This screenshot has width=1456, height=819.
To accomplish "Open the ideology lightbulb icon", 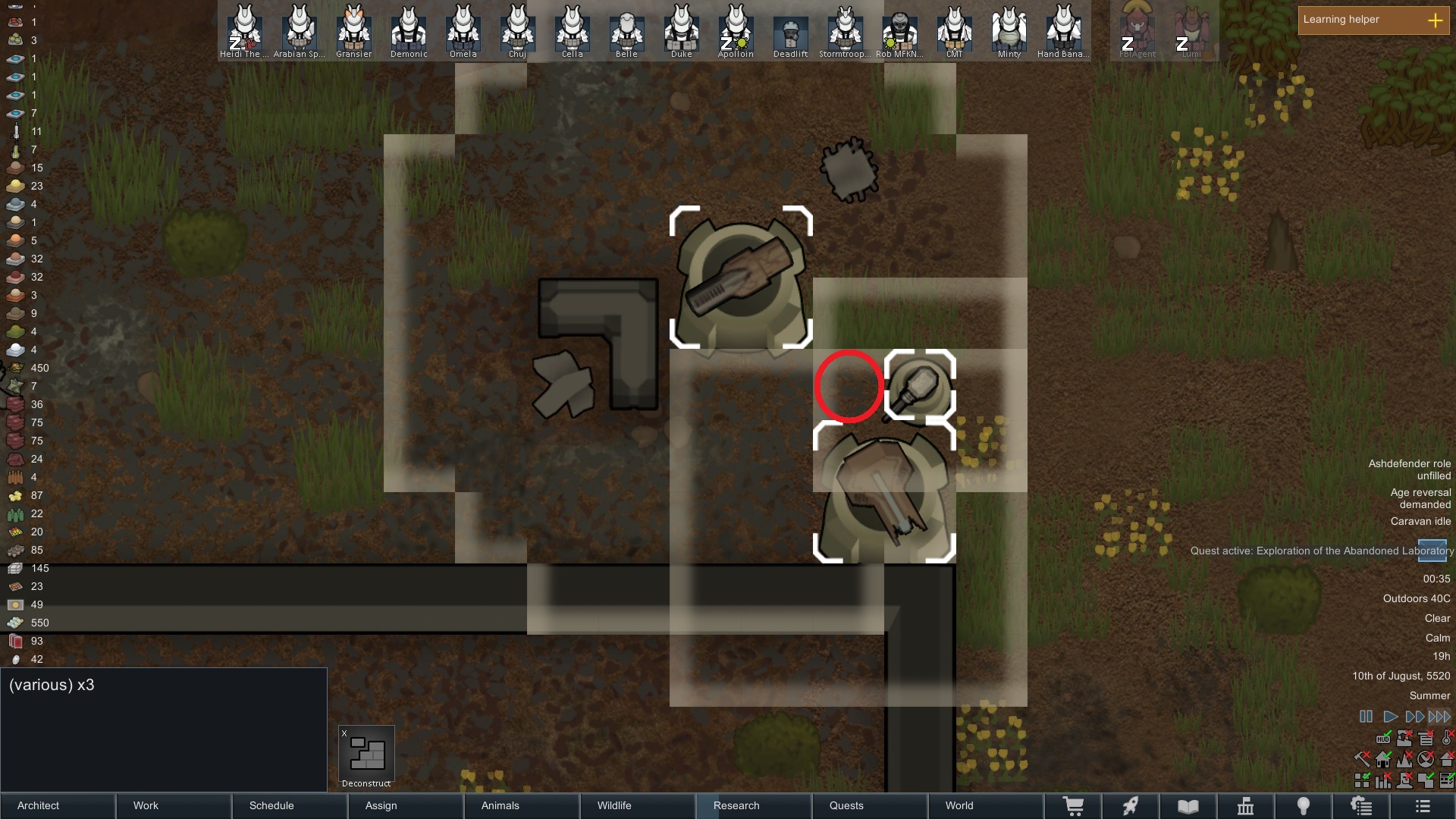I will point(1304,805).
